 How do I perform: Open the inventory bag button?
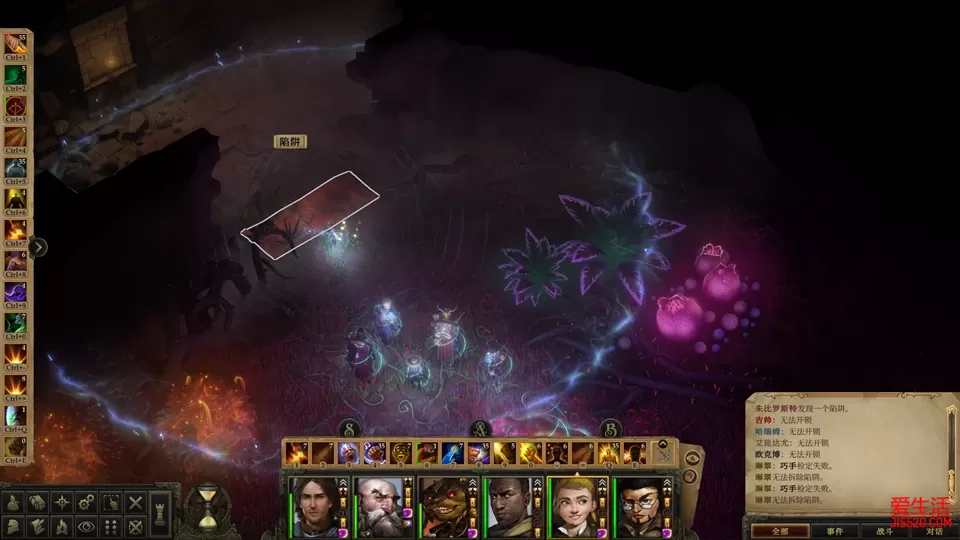pyautogui.click(x=14, y=502)
